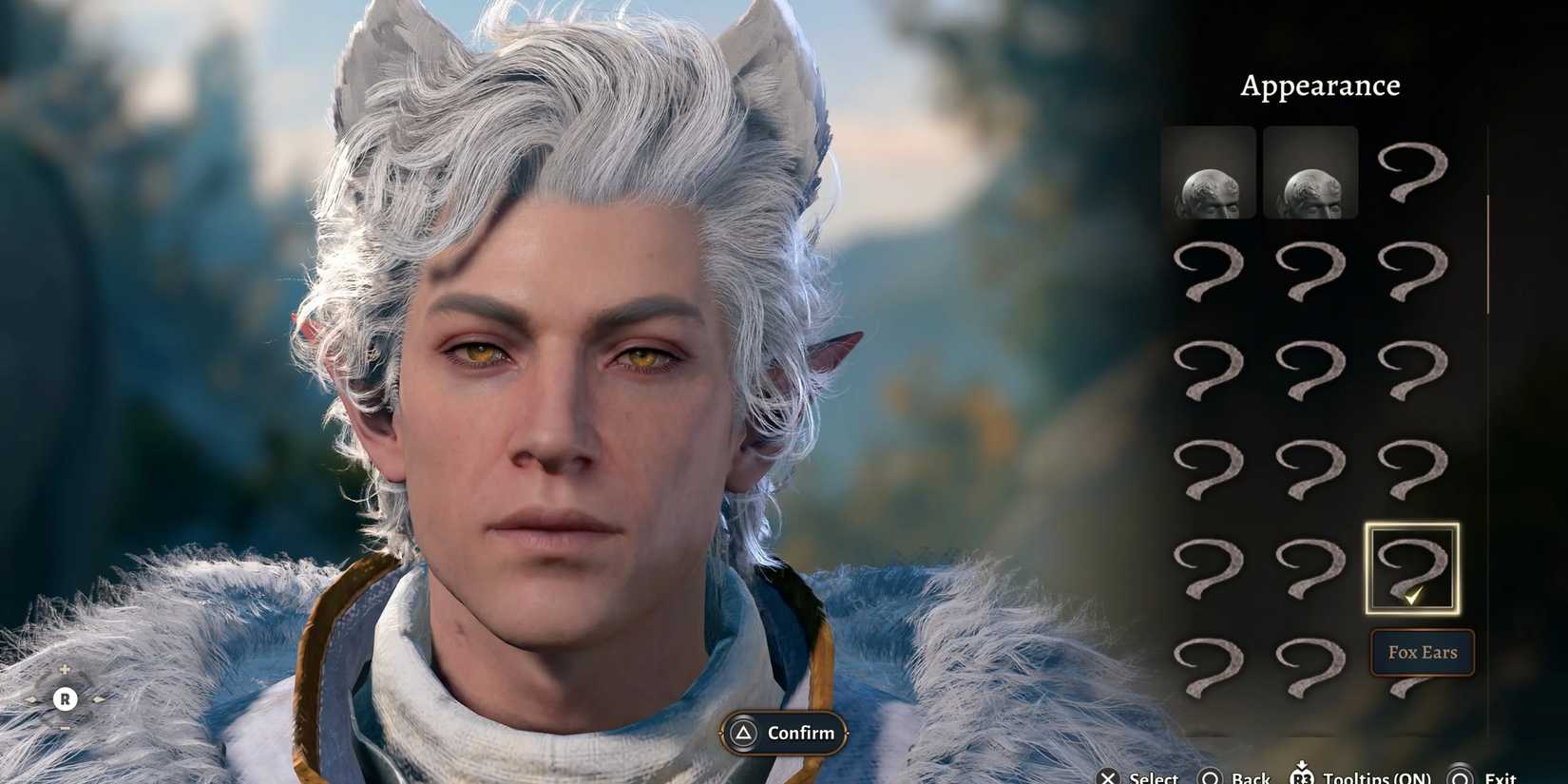Click the R camera rotation control icon
The image size is (1568, 784).
point(65,698)
